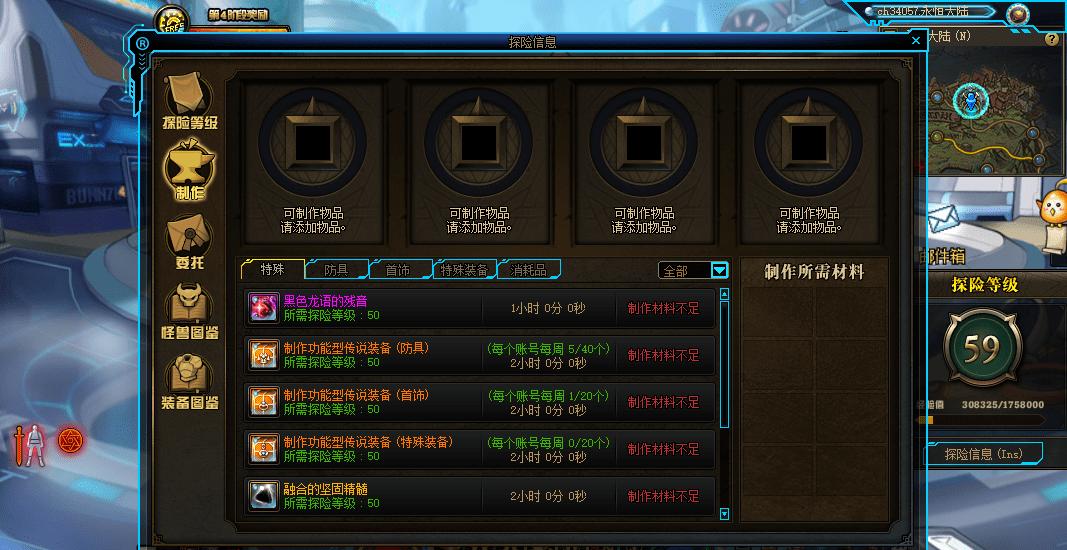Open the 全部 filter dropdown

(719, 270)
